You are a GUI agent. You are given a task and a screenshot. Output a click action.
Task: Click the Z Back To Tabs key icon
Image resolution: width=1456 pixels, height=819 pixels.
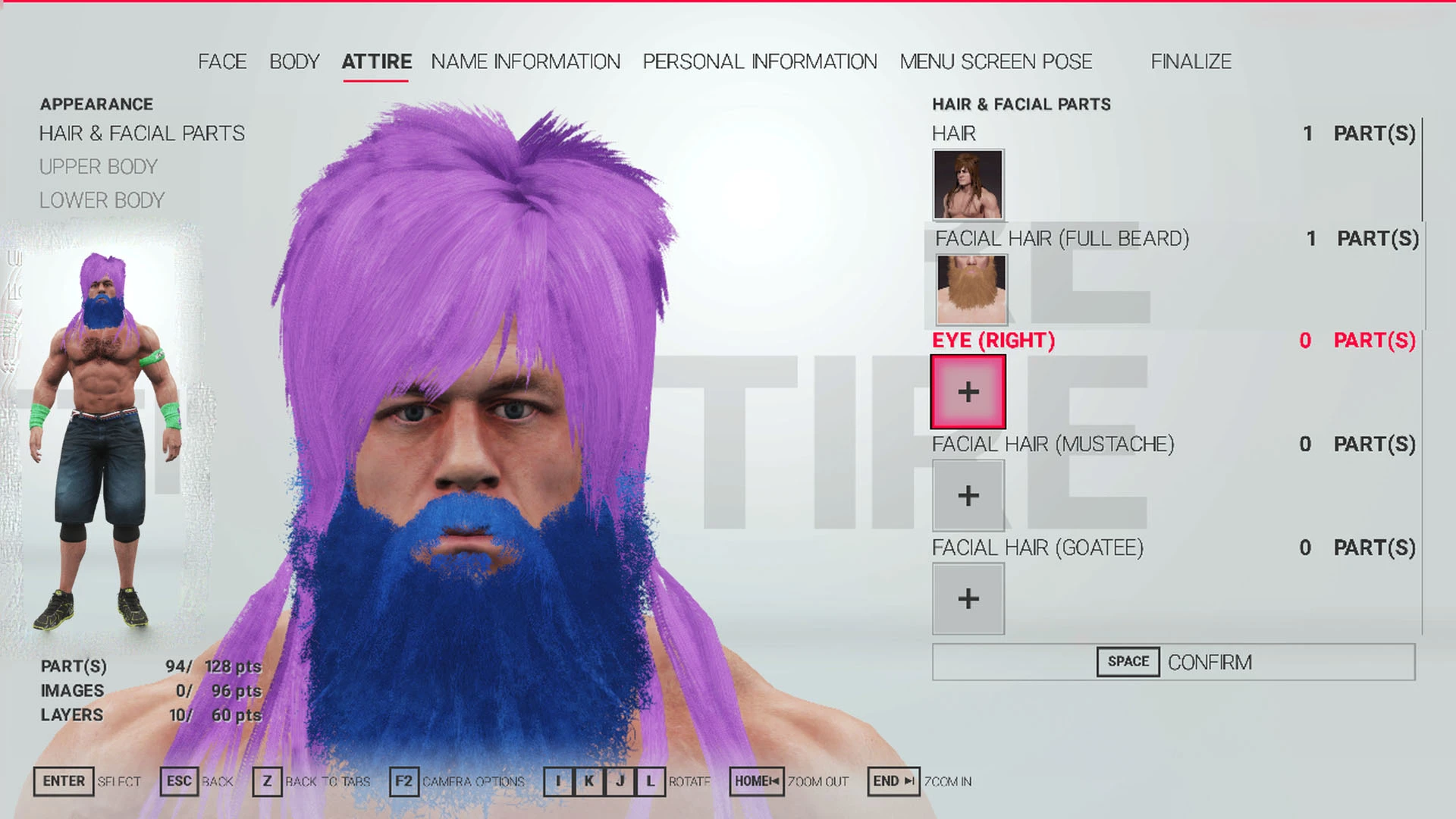tap(267, 781)
